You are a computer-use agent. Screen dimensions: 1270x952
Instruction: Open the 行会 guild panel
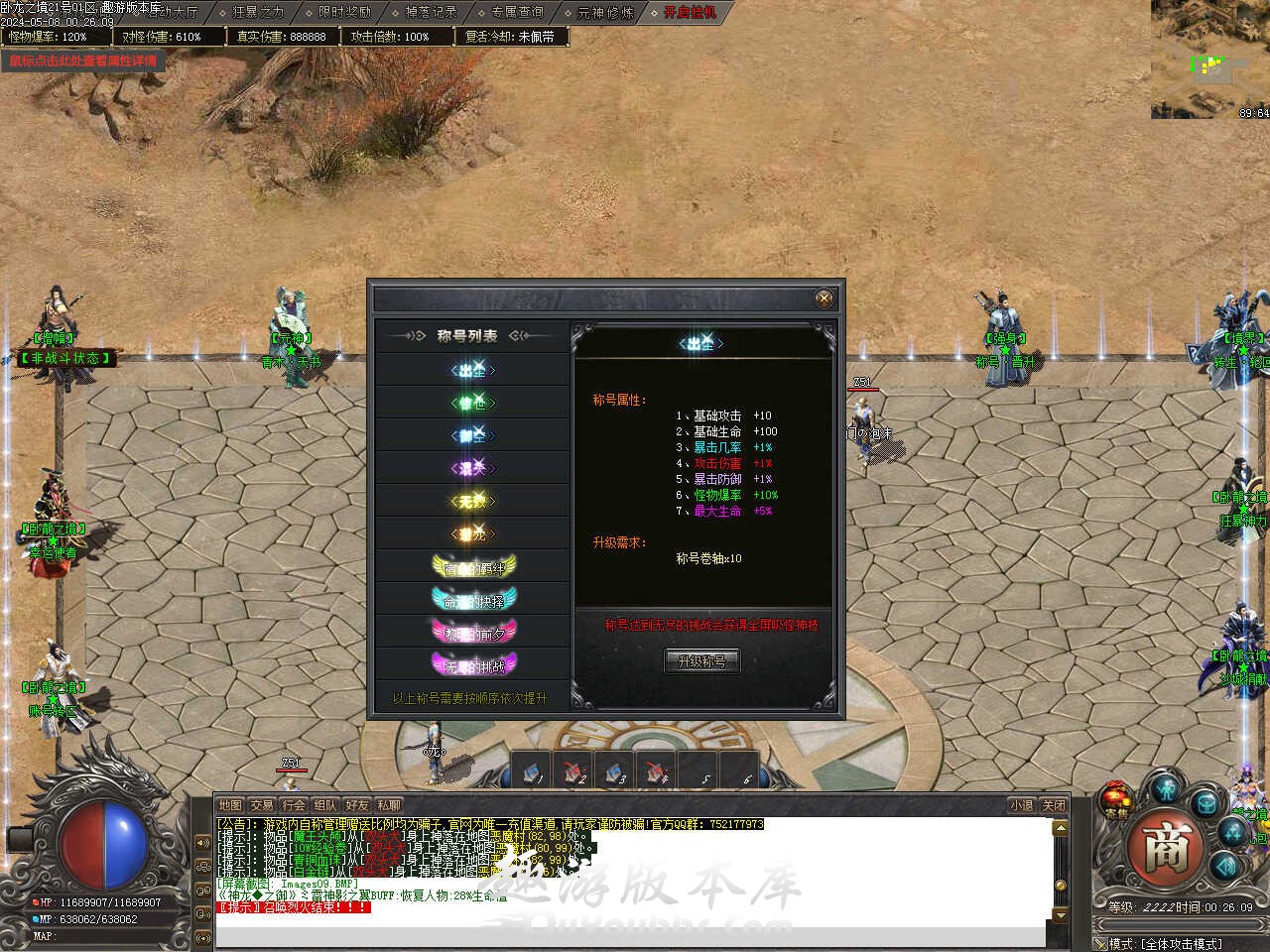(294, 805)
